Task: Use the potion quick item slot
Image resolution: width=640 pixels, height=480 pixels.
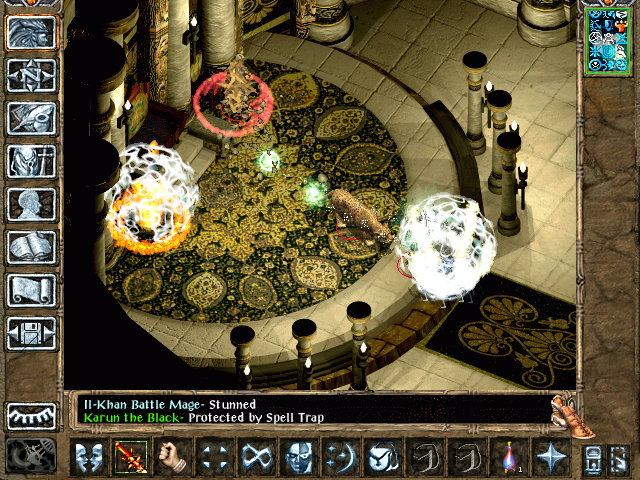Action: click(508, 457)
